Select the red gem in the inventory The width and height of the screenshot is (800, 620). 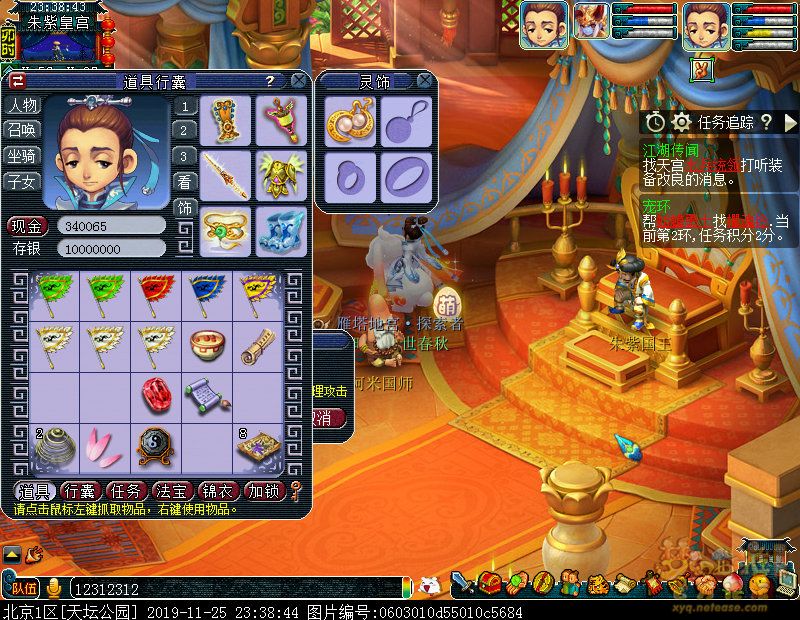coord(158,394)
